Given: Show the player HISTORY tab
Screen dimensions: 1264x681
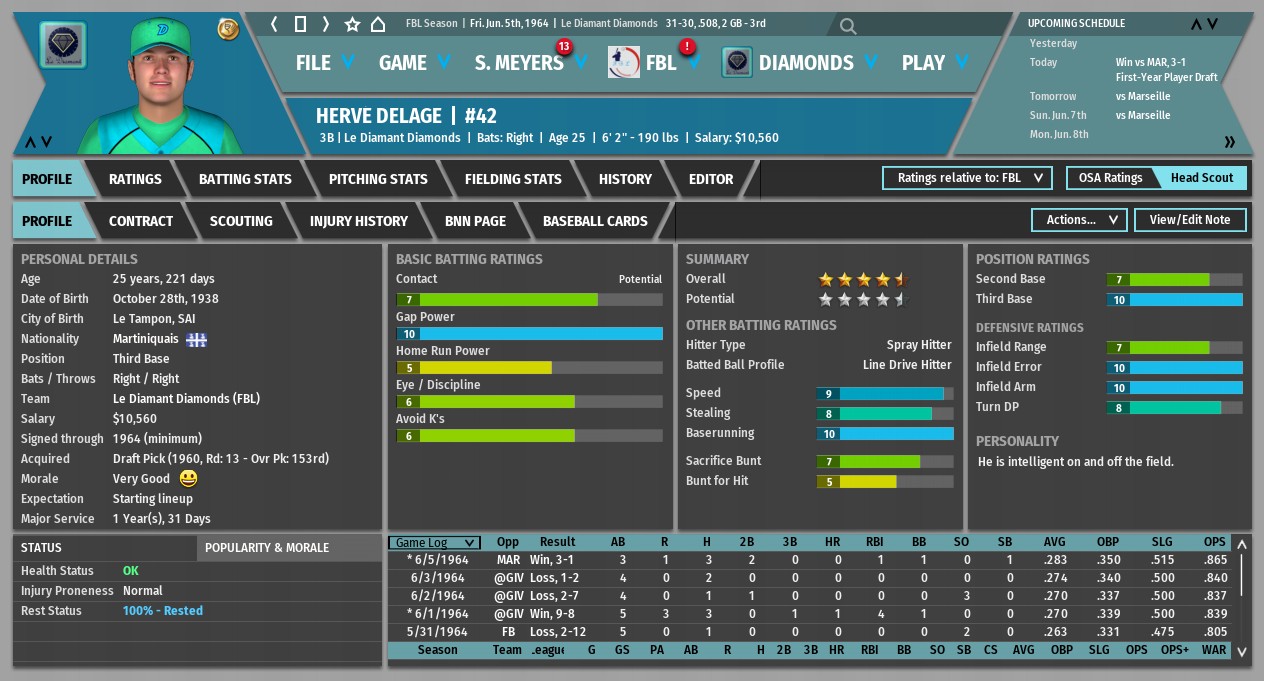Looking at the screenshot, I should [x=625, y=179].
